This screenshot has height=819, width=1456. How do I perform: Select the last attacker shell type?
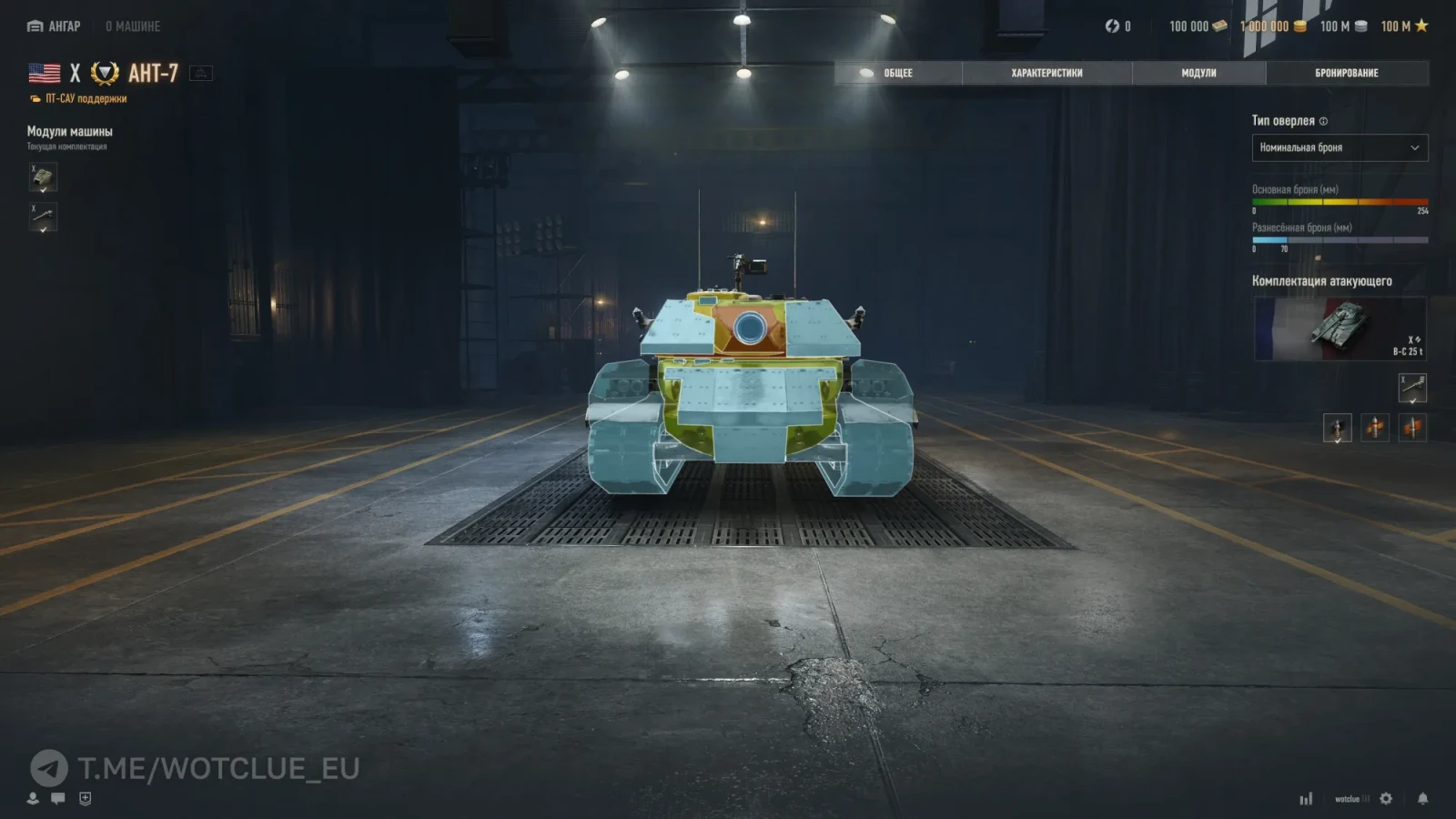(x=1412, y=427)
